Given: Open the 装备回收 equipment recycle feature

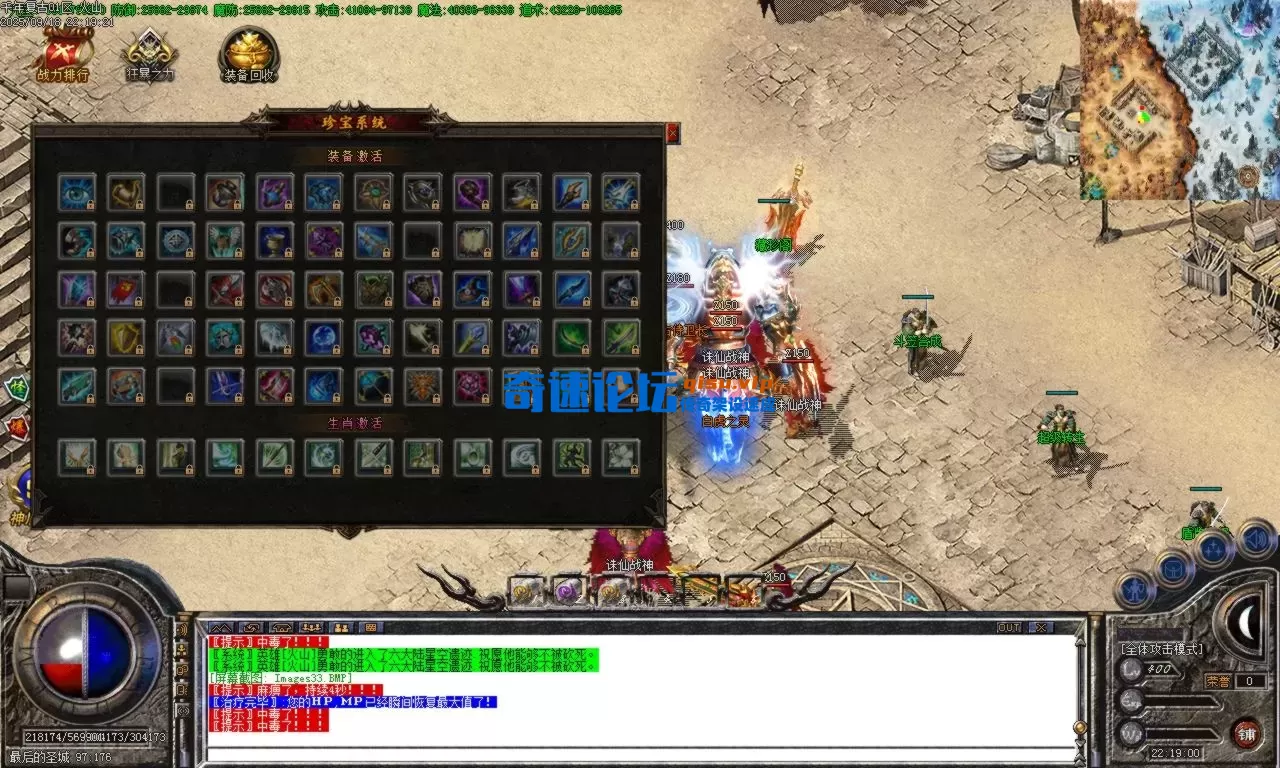Looking at the screenshot, I should (x=248, y=57).
